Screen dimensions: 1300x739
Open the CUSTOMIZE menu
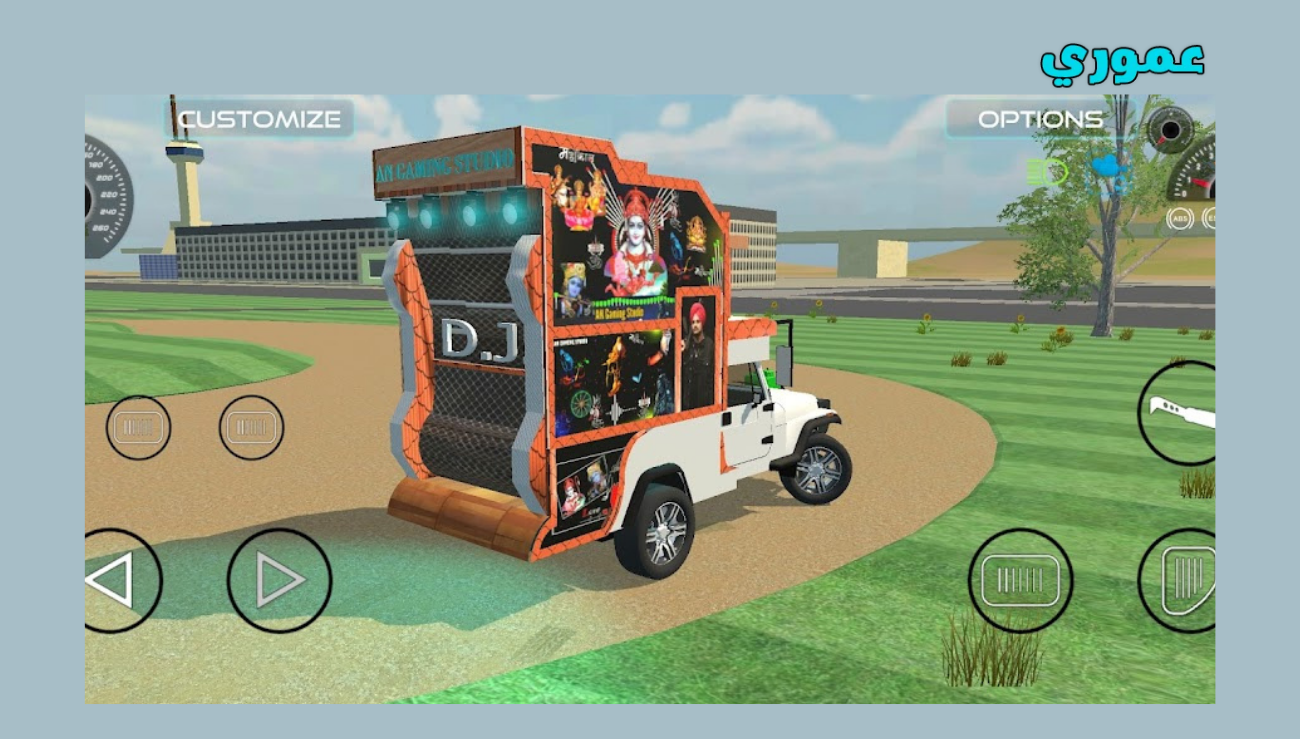258,120
